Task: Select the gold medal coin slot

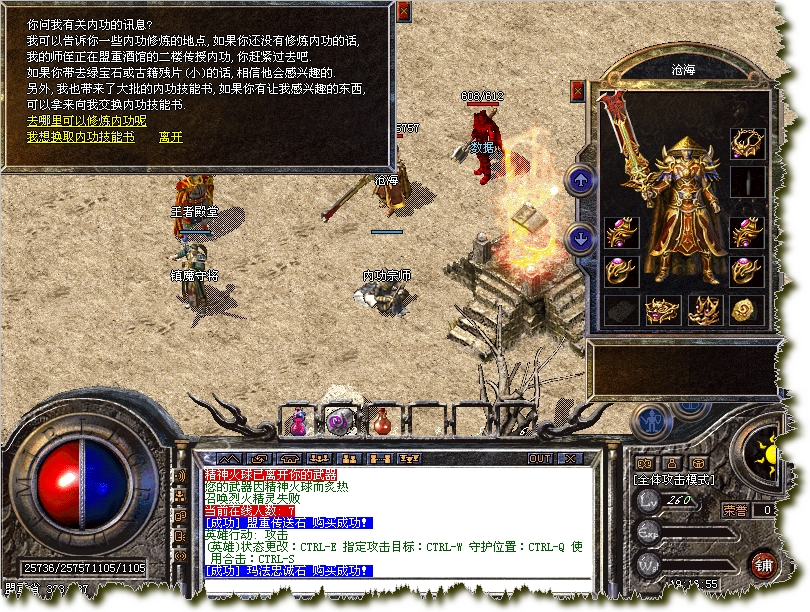Action: coord(746,309)
